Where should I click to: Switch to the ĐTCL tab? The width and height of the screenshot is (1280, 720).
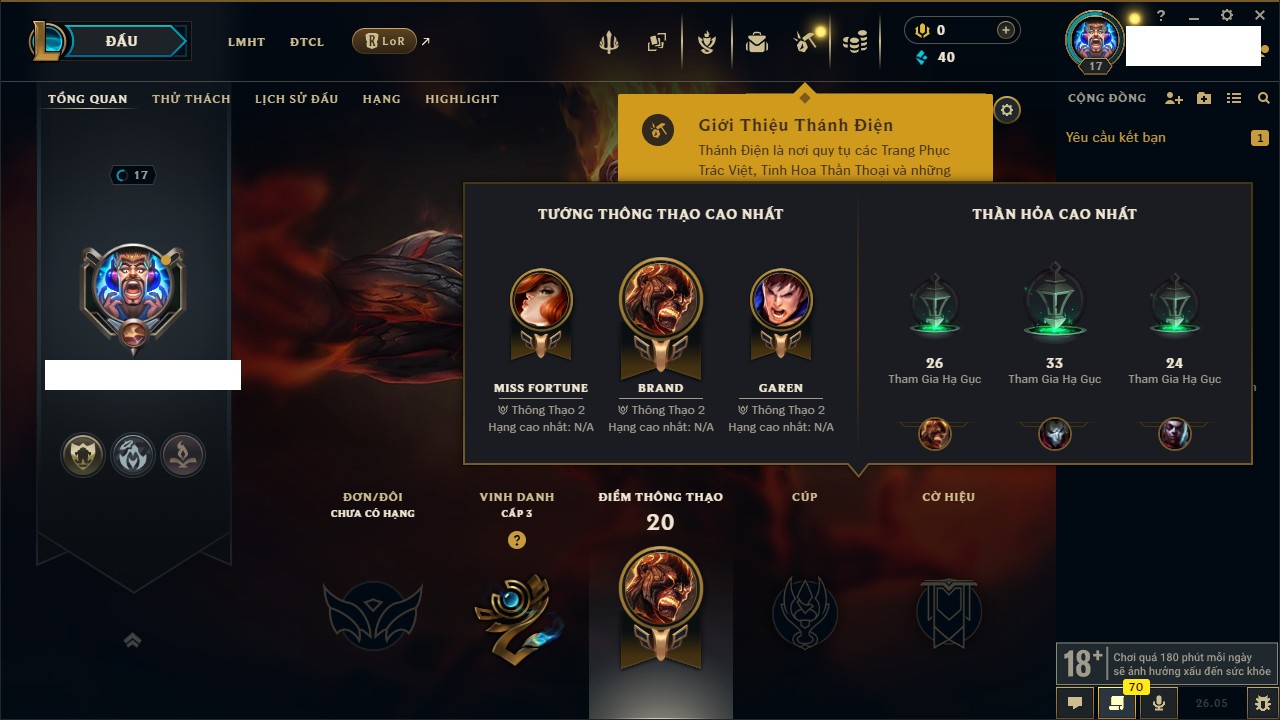(307, 42)
